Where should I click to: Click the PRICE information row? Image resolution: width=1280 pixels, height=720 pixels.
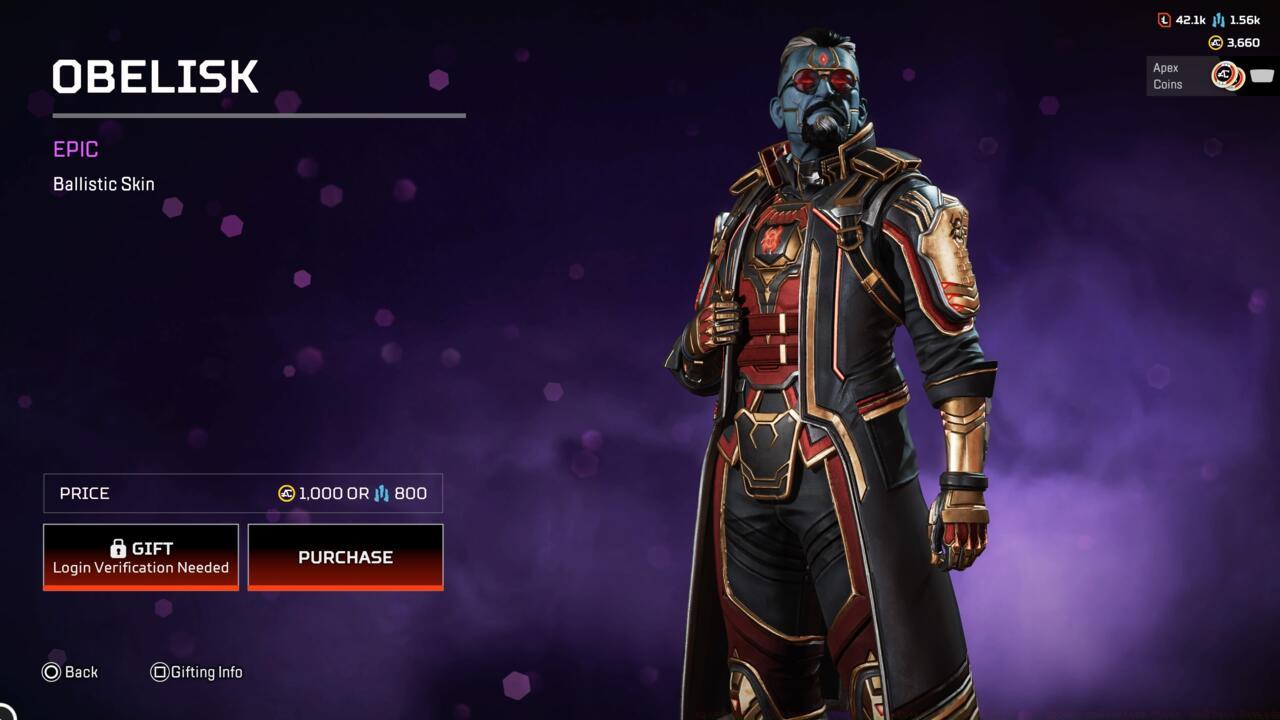(242, 493)
